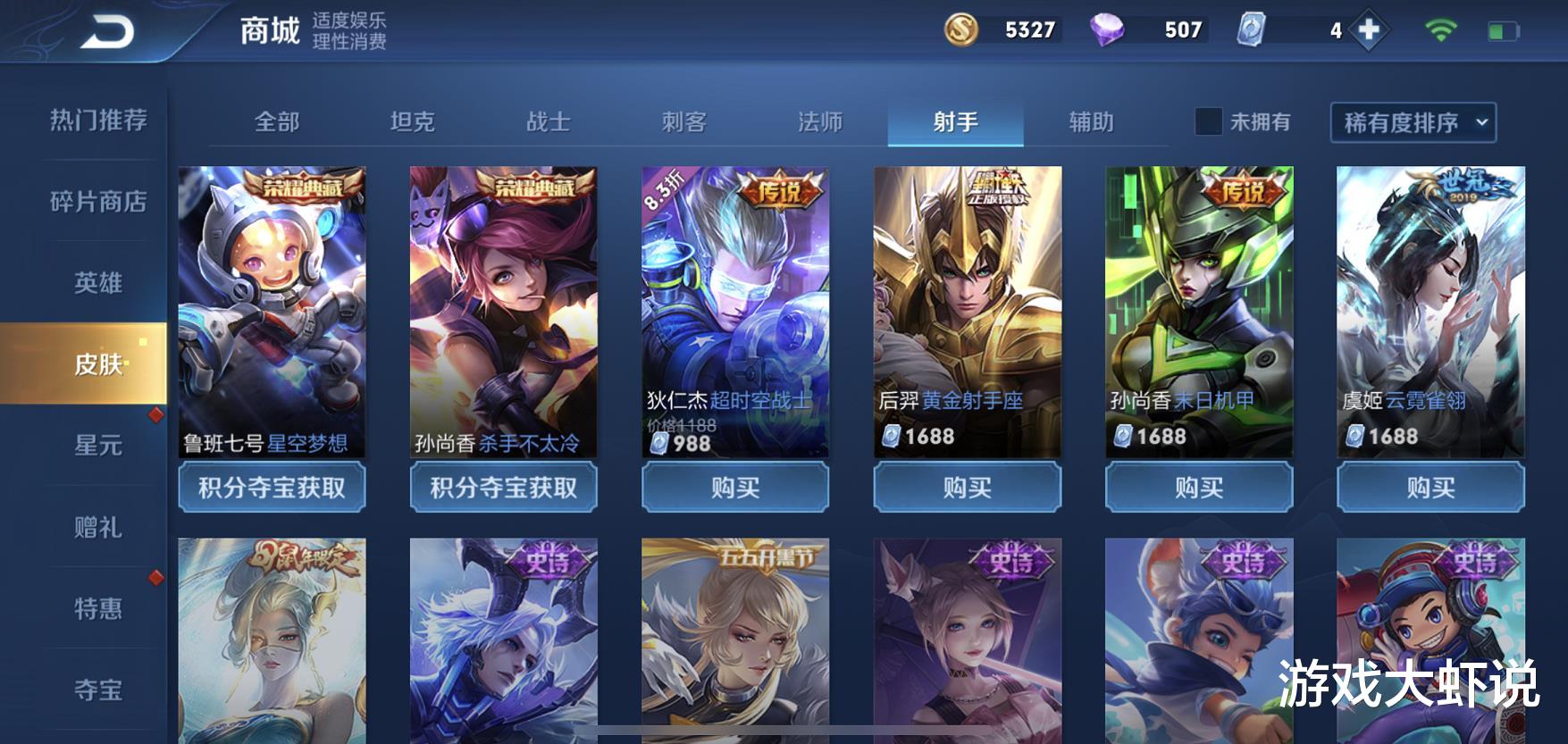The image size is (1568, 744).
Task: Click the red dot marker beside 星元
Action: click(156, 414)
